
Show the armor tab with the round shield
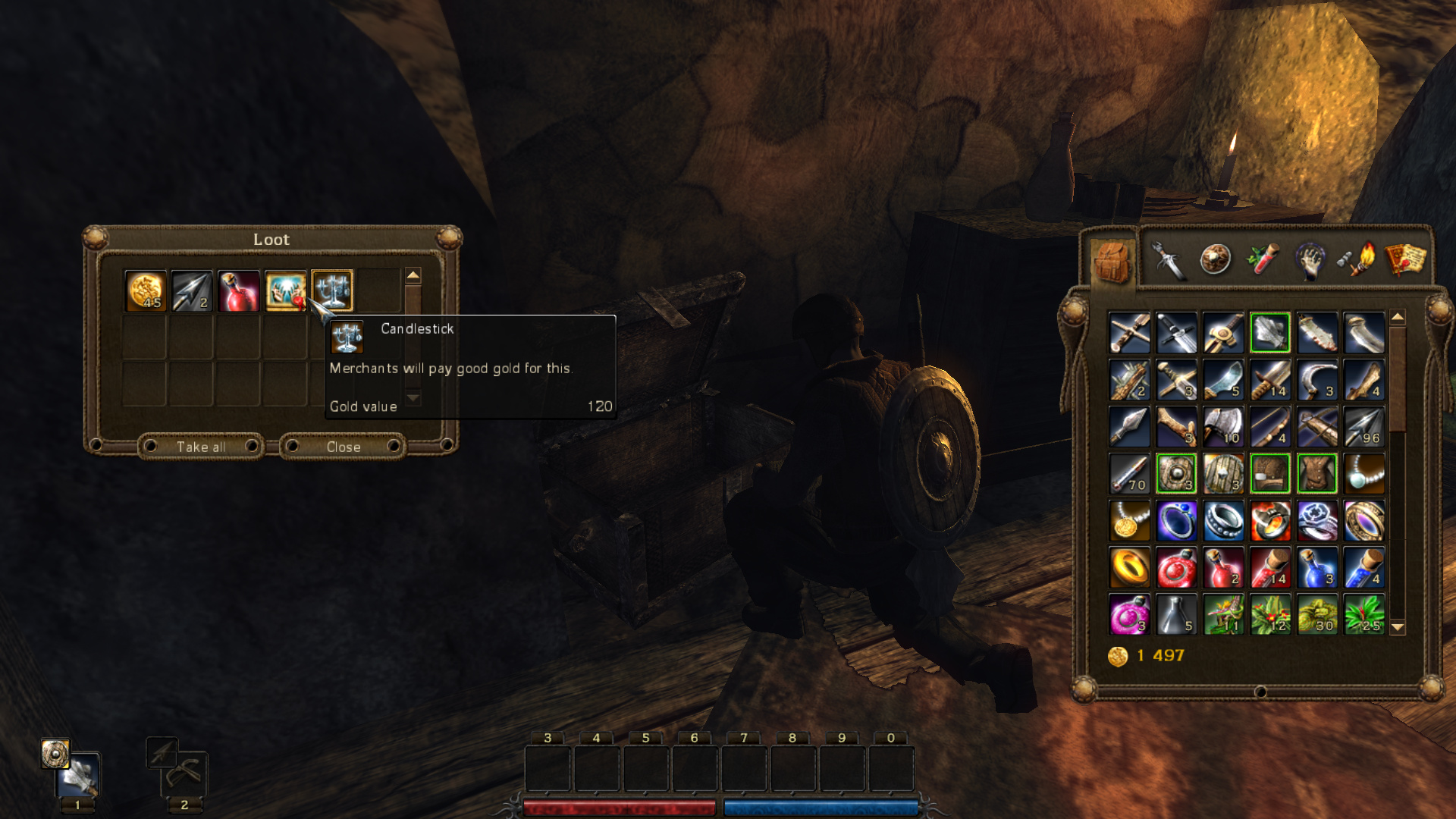pos(1215,260)
